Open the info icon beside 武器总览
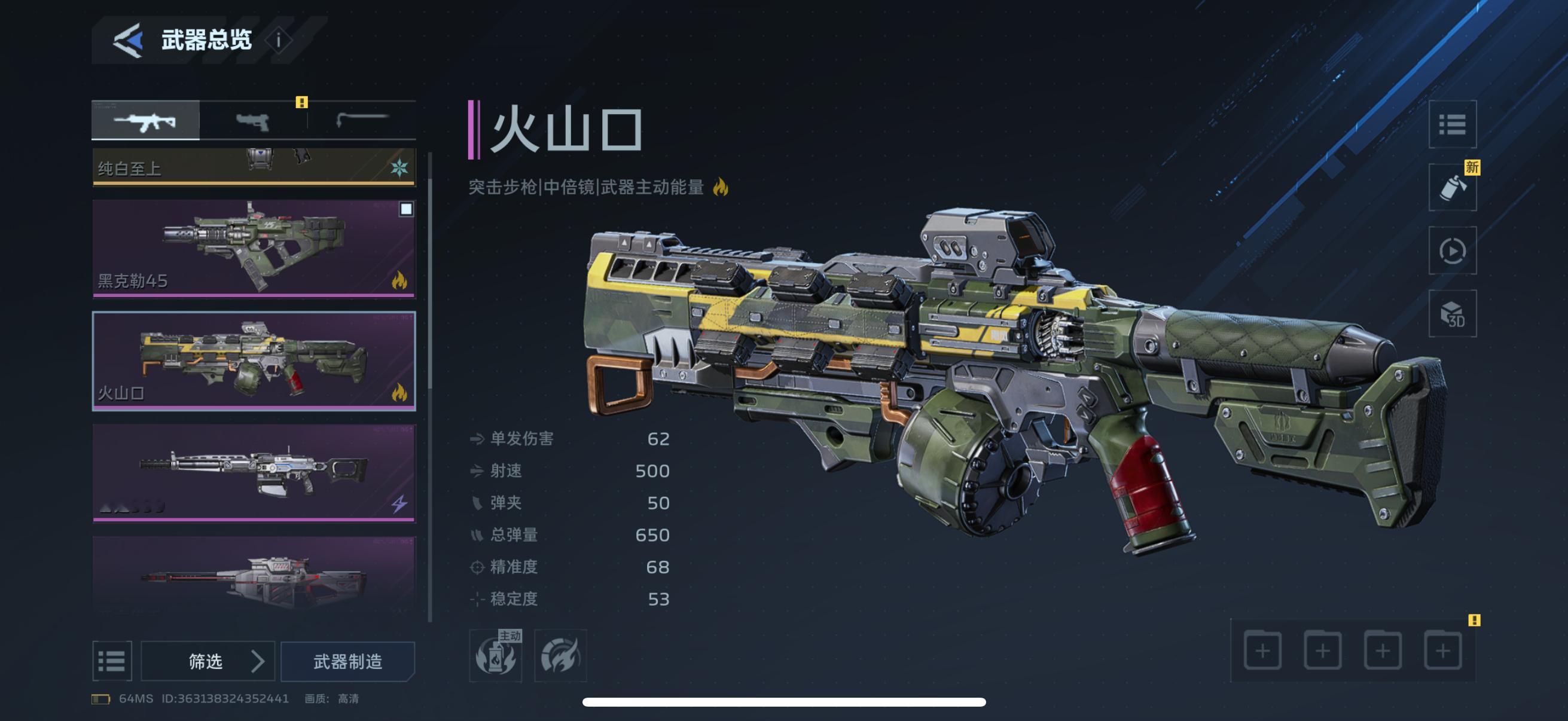 click(279, 40)
